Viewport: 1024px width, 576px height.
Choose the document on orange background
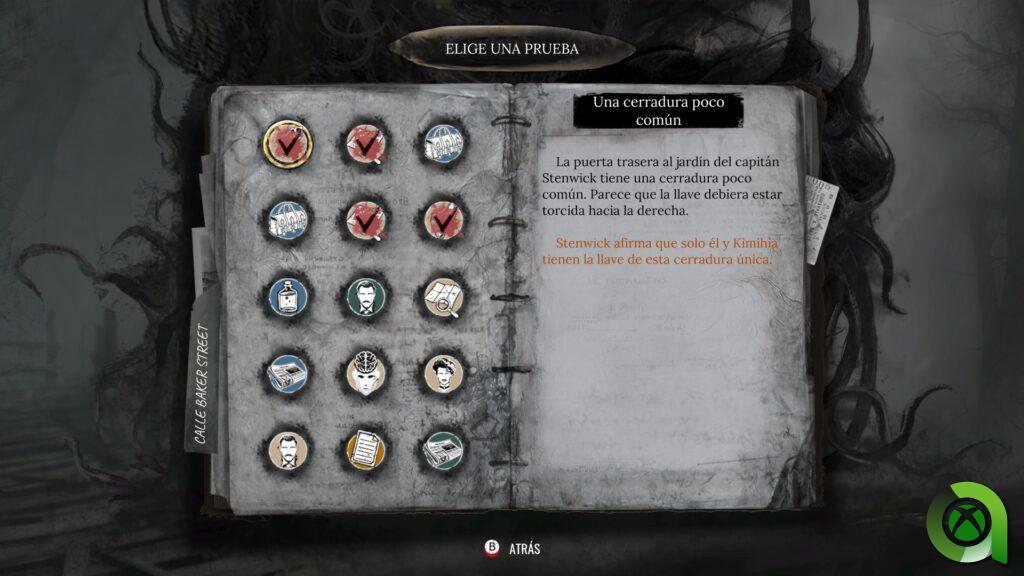[366, 450]
